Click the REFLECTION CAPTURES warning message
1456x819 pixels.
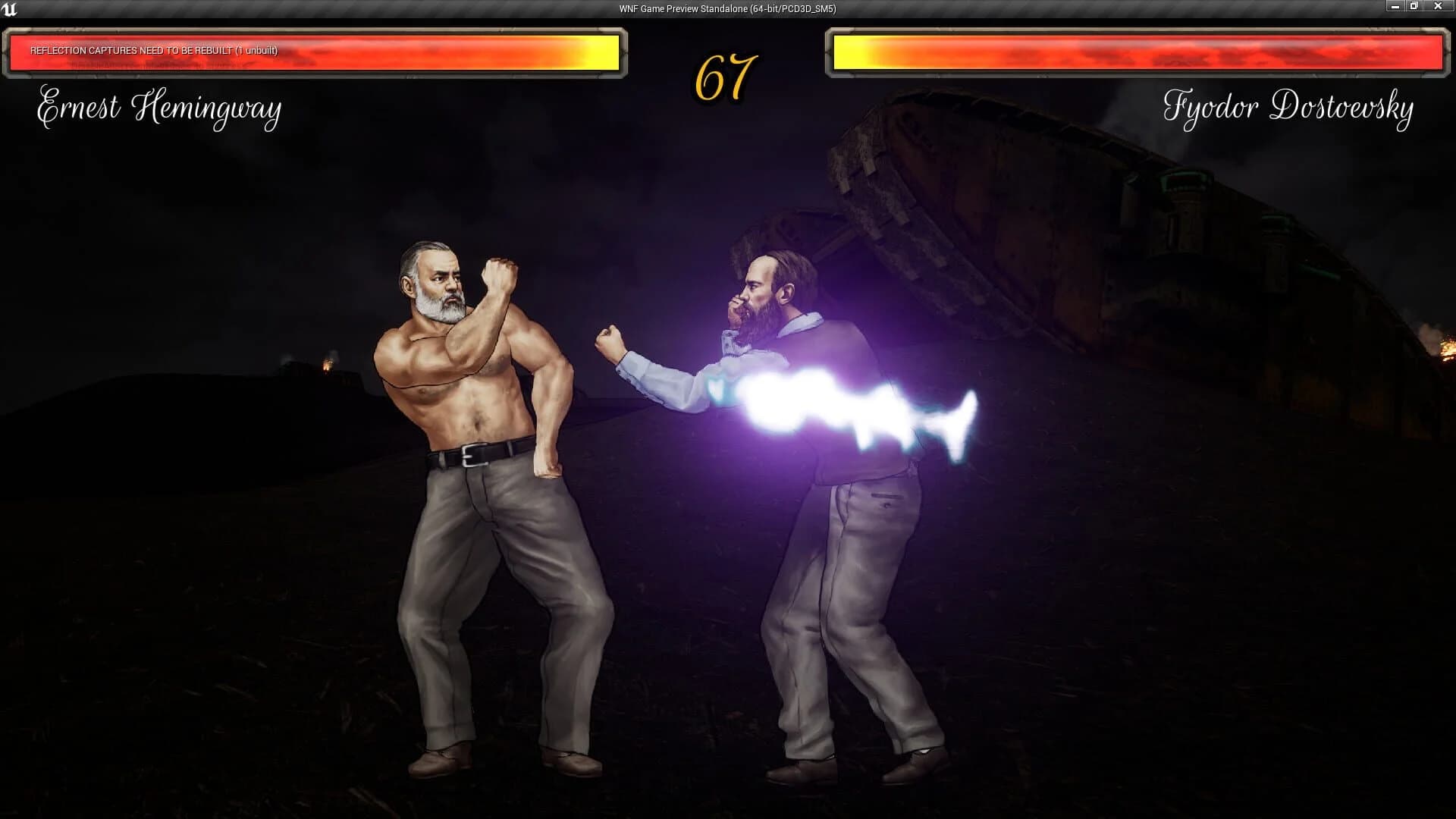[x=153, y=52]
